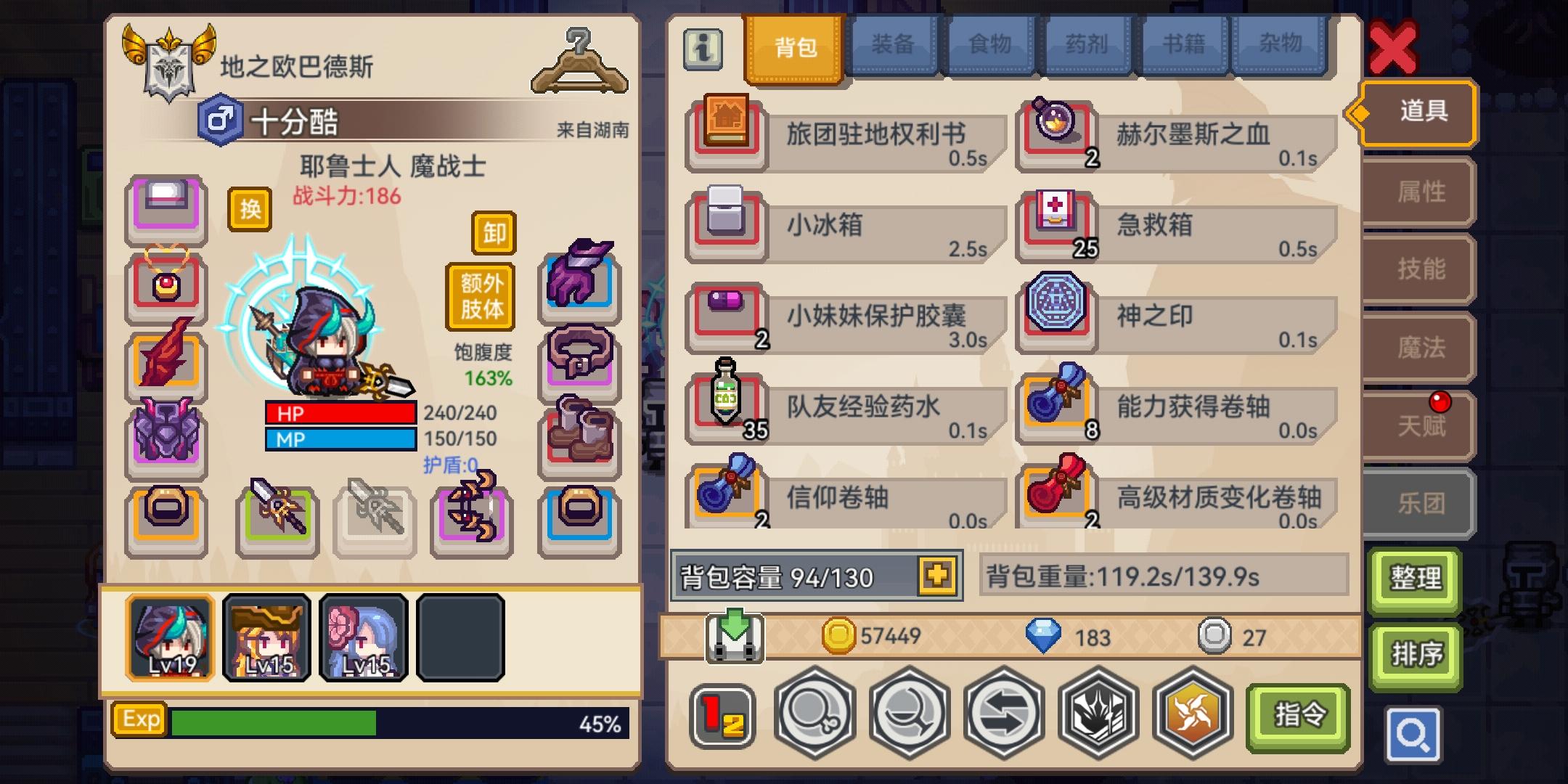The width and height of the screenshot is (1568, 784).
Task: Click the green deposit arrow backpack icon
Action: [x=735, y=637]
